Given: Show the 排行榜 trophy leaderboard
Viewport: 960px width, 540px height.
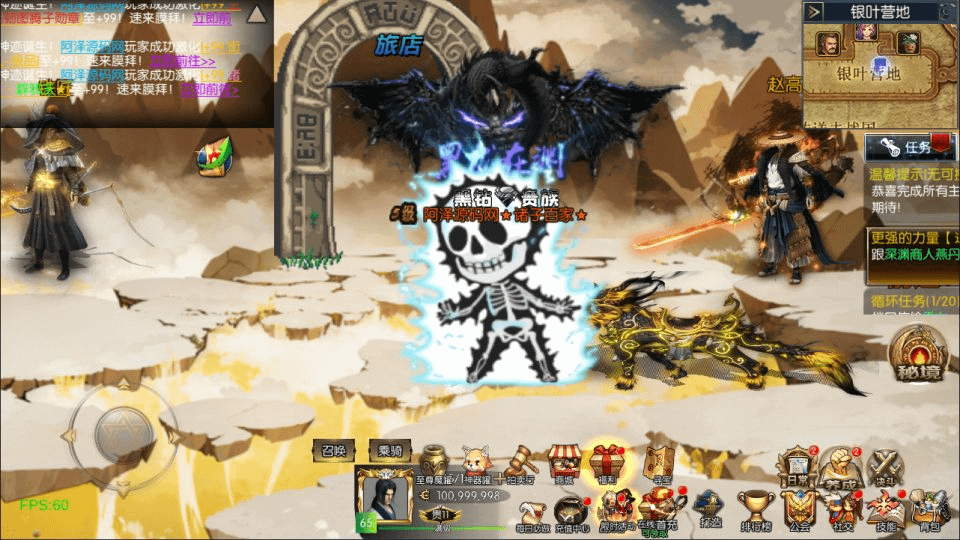Looking at the screenshot, I should (756, 508).
